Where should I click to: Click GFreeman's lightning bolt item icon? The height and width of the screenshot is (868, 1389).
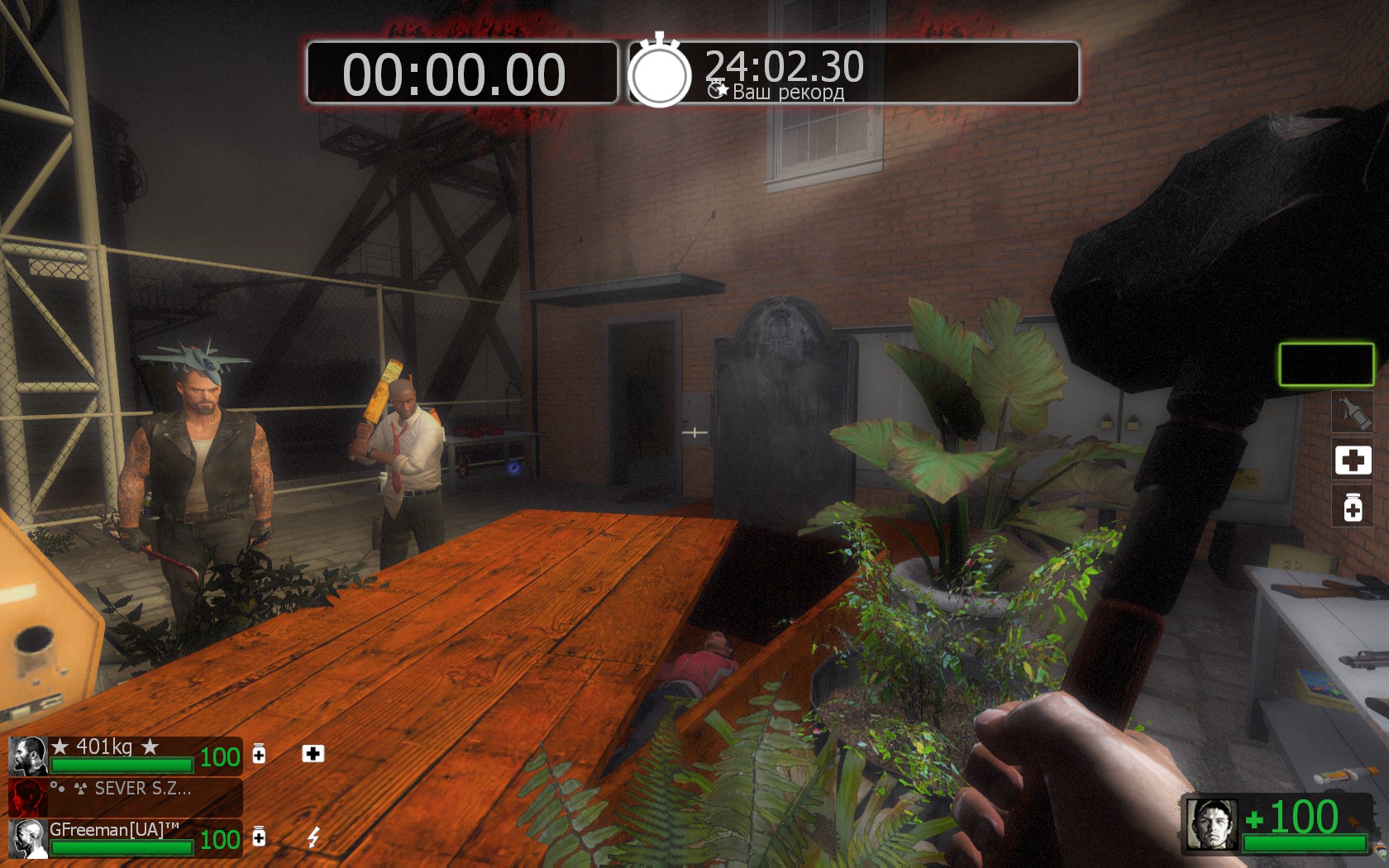tap(313, 837)
